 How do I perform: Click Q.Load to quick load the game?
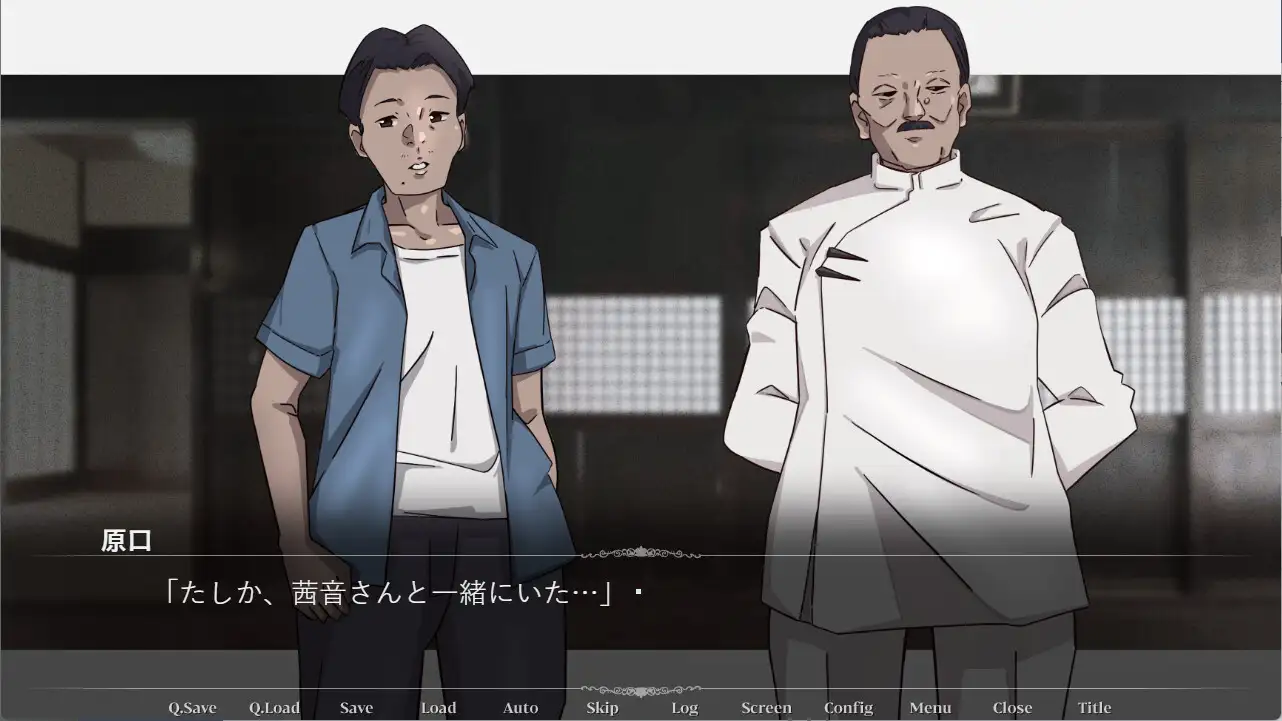click(x=275, y=707)
